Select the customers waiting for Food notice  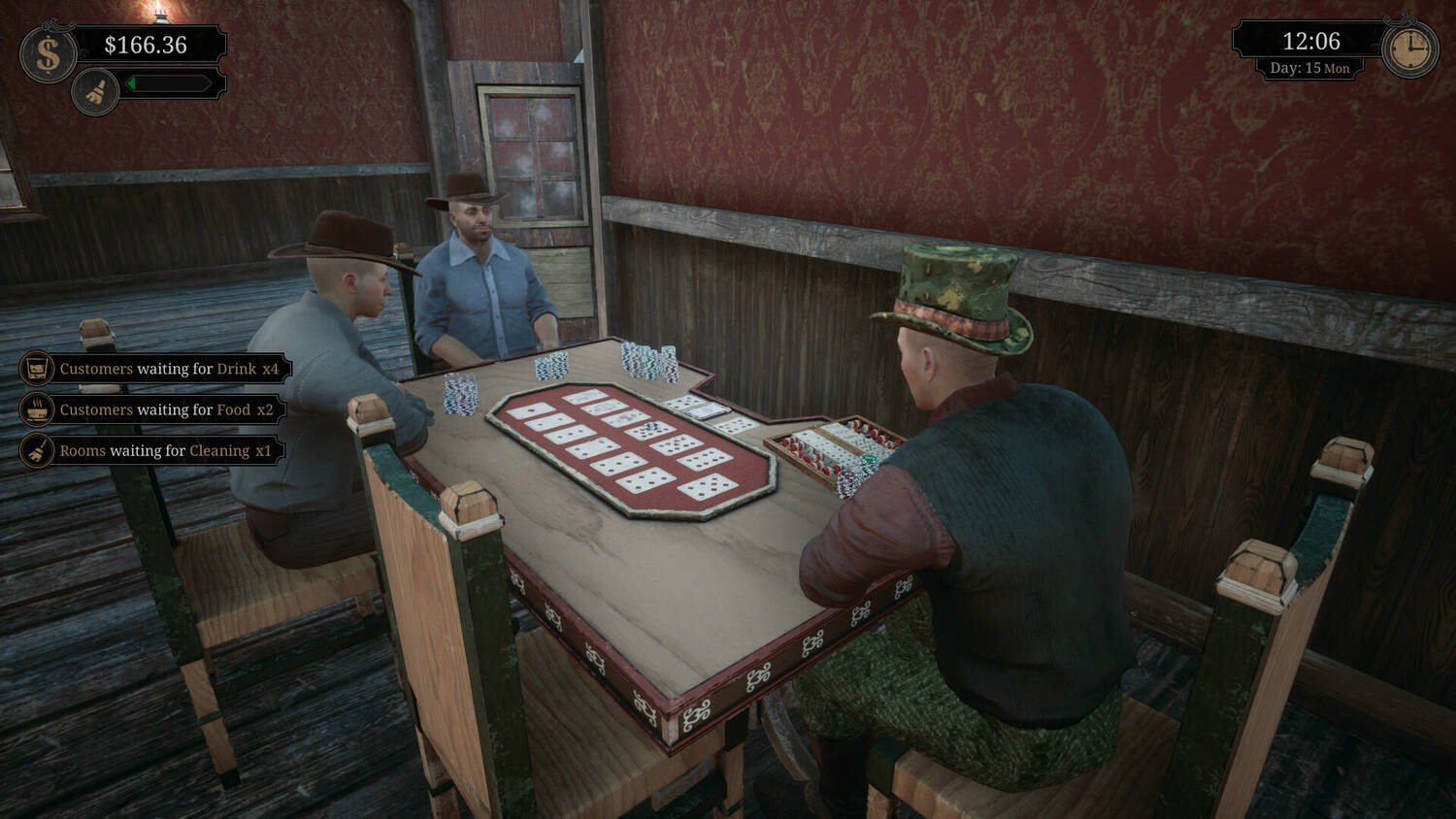[153, 409]
